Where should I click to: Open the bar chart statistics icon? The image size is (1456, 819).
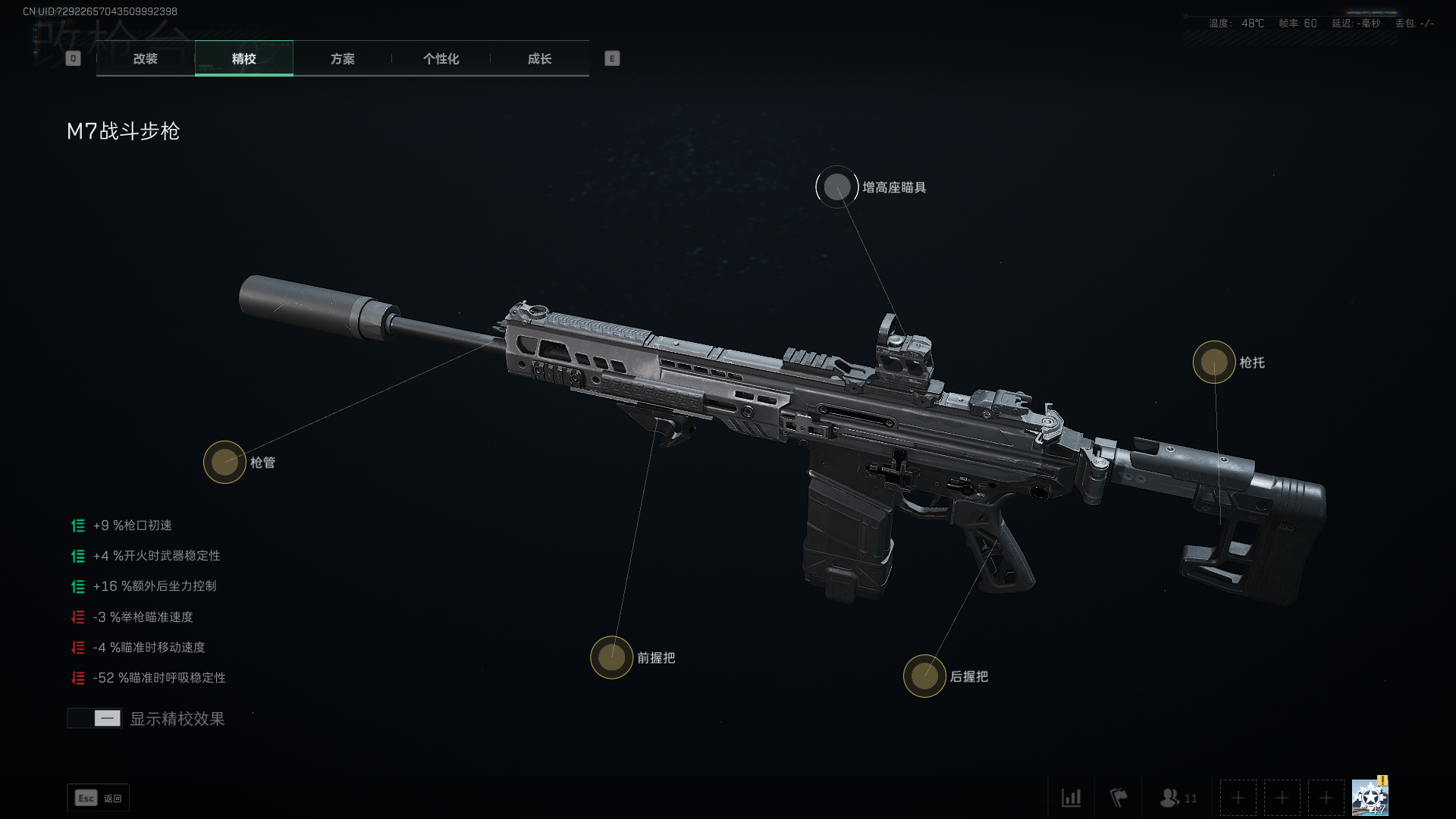(1071, 798)
